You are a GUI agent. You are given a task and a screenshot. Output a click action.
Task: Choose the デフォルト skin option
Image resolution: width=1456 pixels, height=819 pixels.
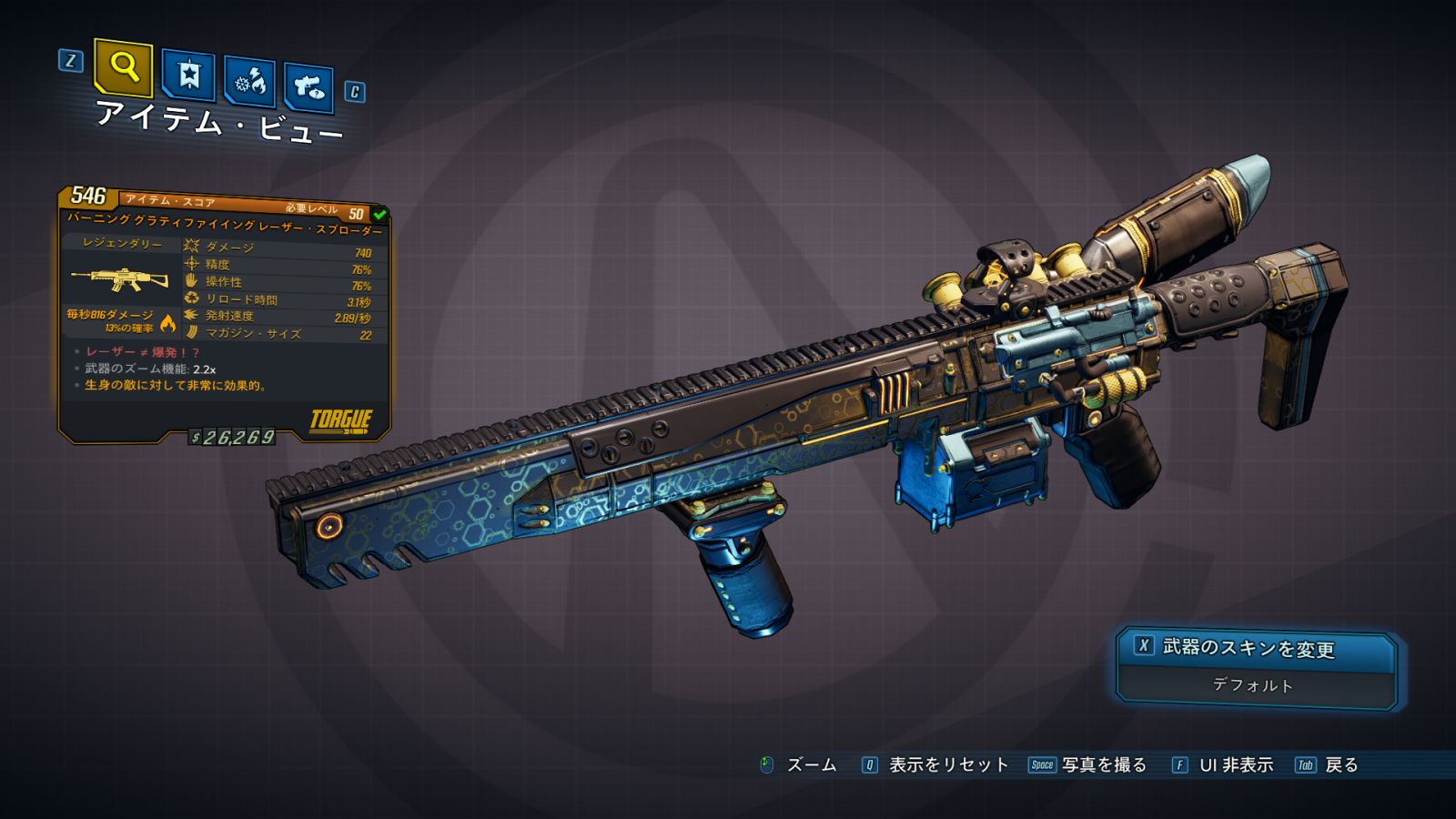(1254, 685)
